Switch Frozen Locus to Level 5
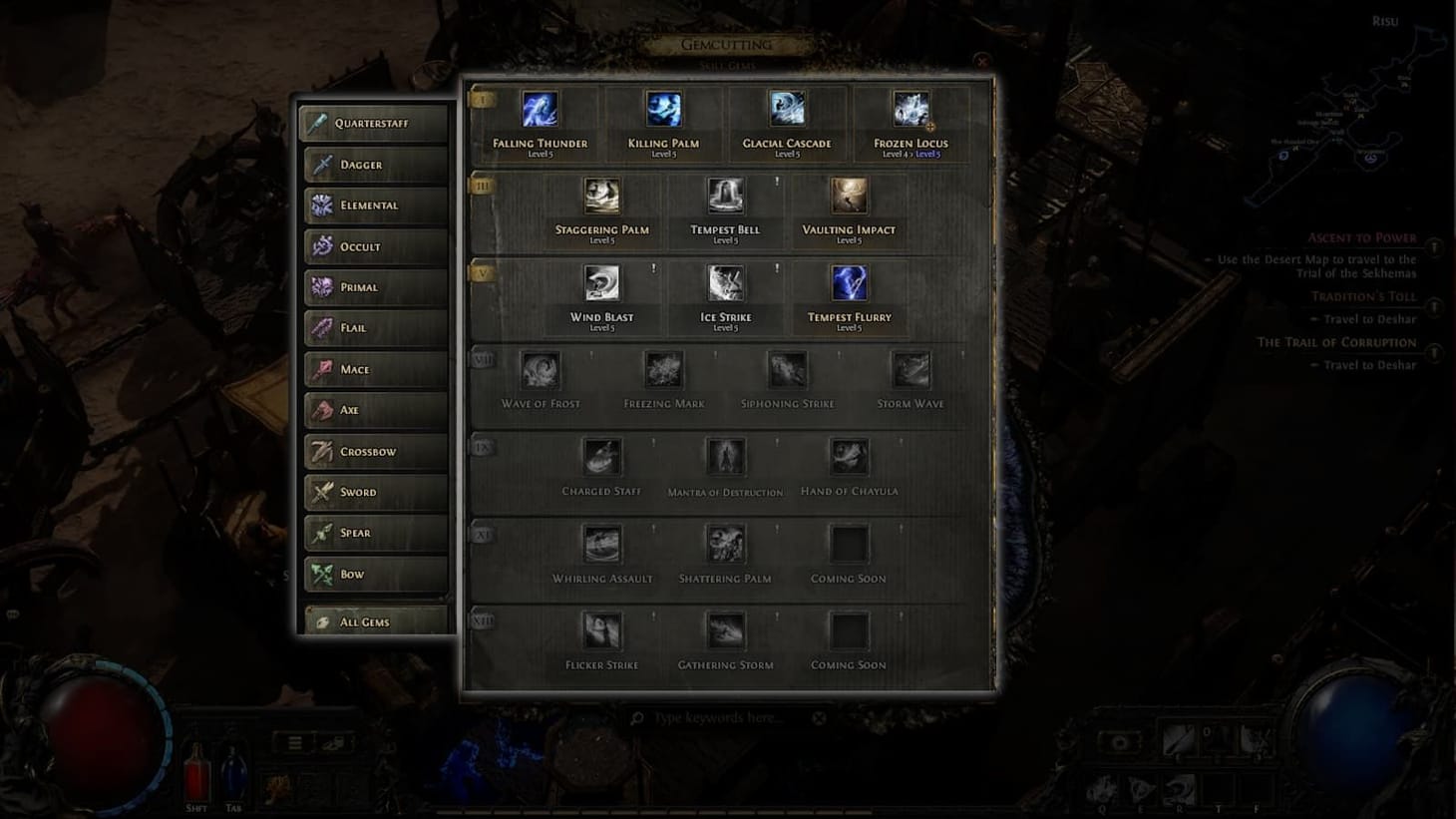The width and height of the screenshot is (1456, 819). (x=928, y=155)
